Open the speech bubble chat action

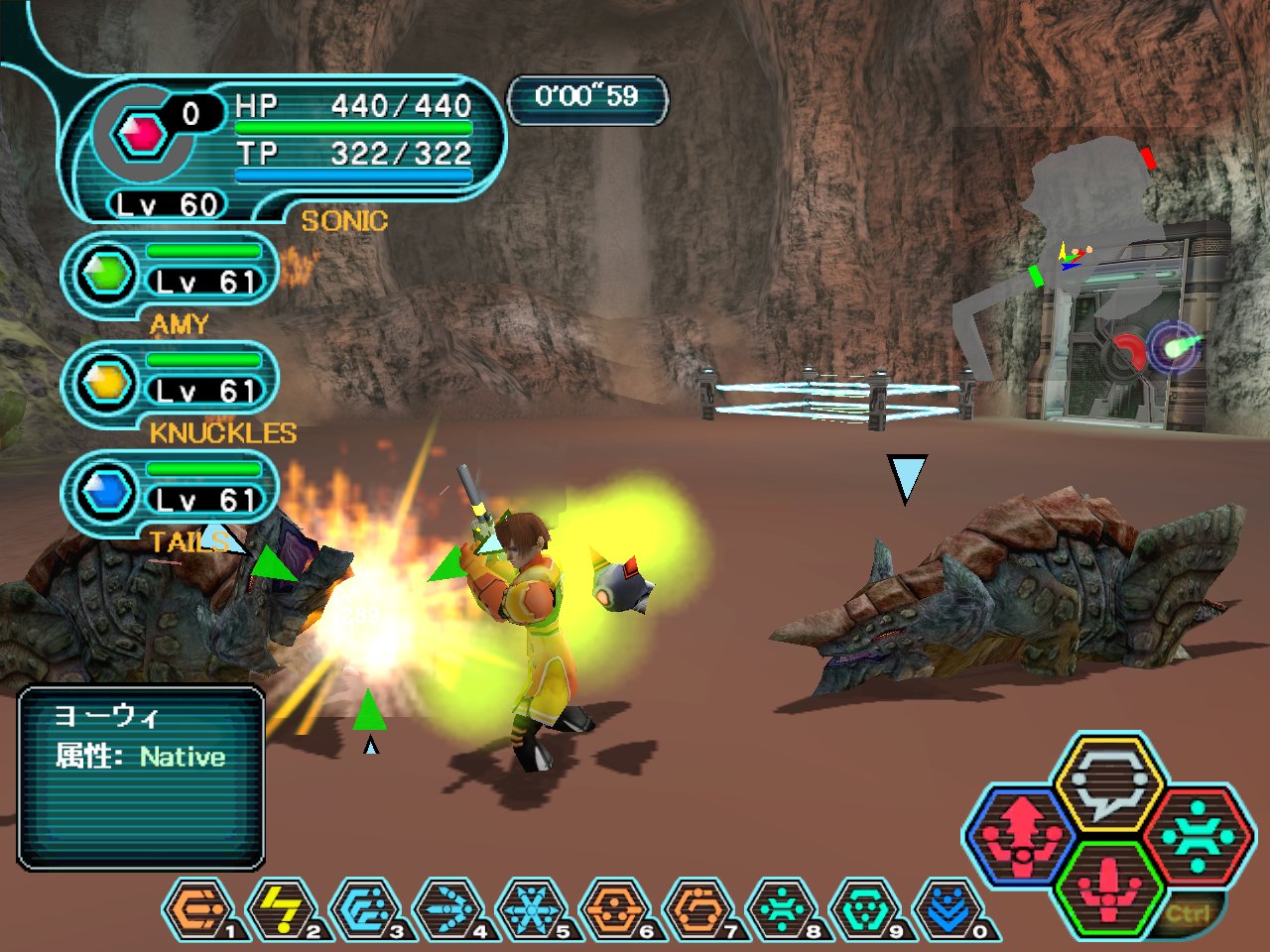(1108, 785)
